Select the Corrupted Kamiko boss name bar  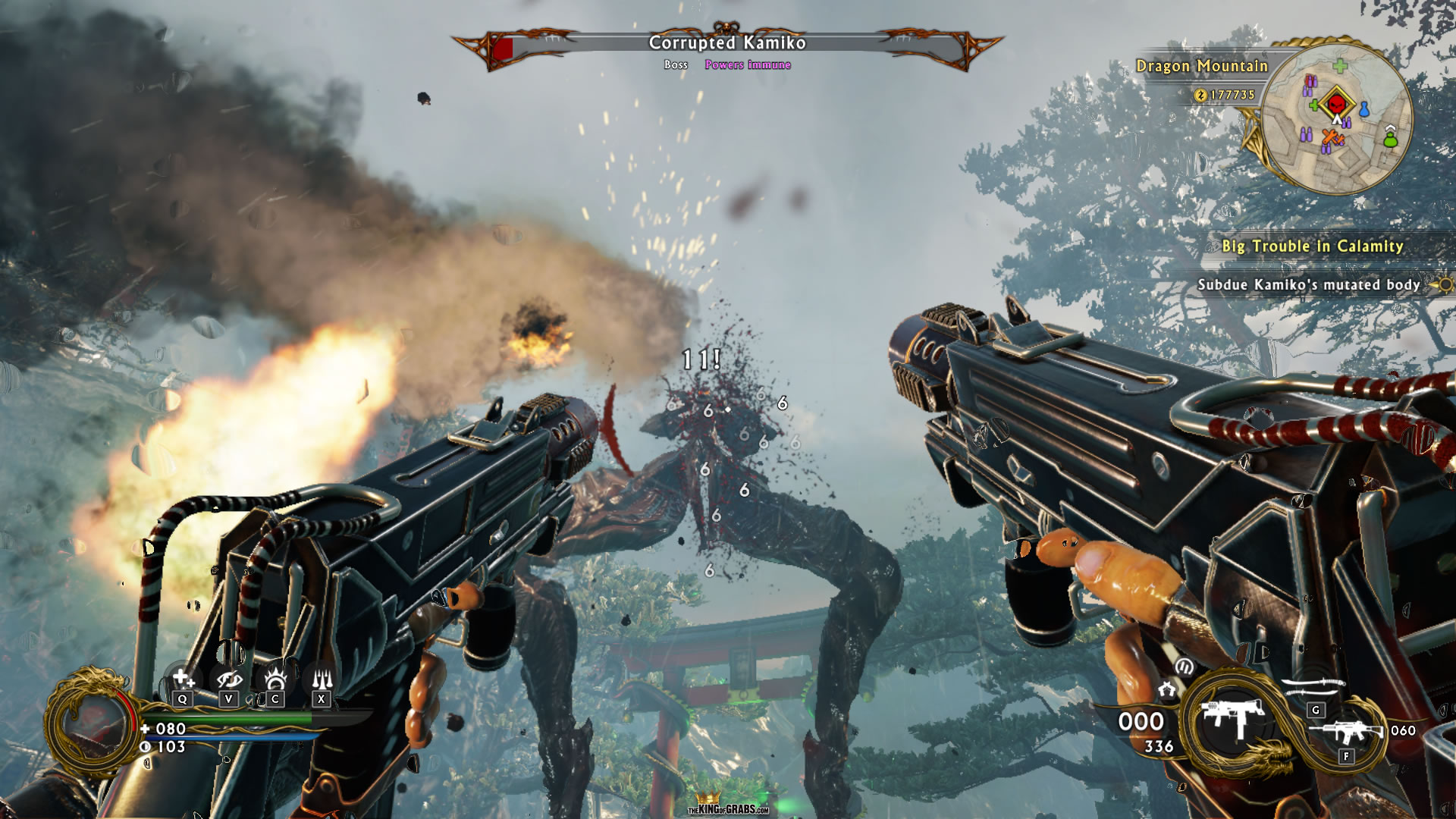tap(726, 43)
